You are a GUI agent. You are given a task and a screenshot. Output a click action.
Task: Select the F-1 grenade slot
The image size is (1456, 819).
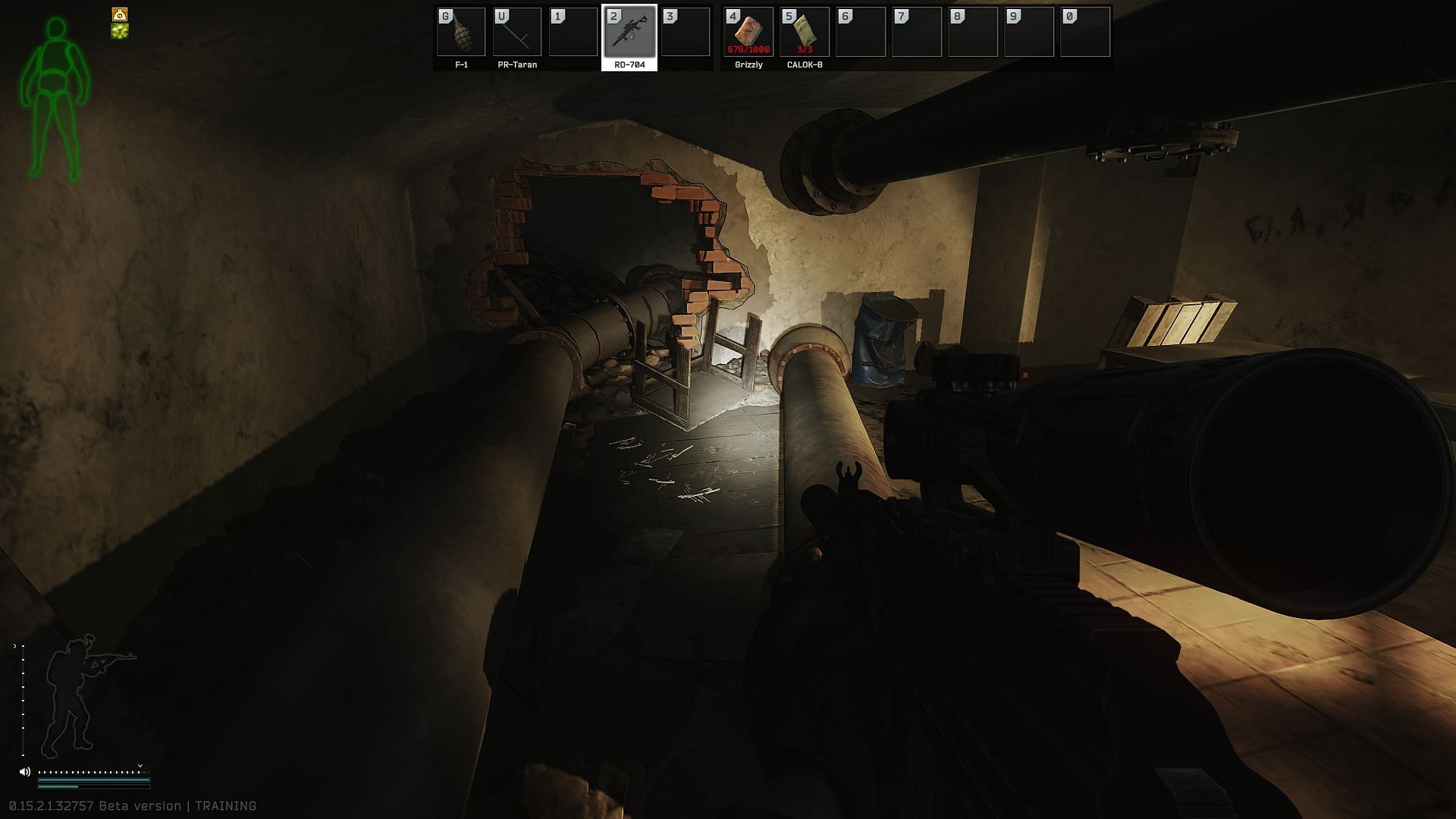click(461, 32)
